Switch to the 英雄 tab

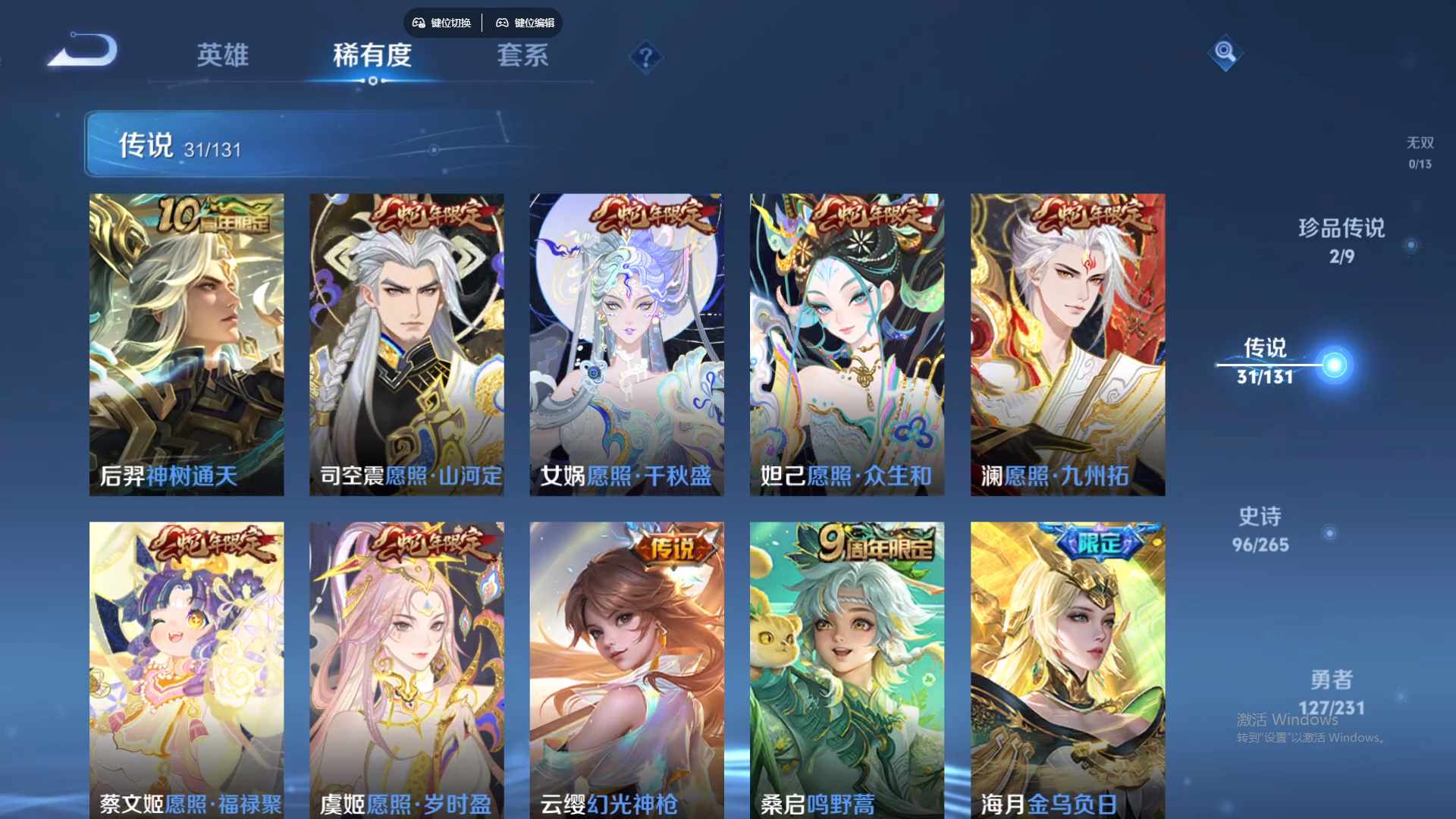click(x=222, y=56)
